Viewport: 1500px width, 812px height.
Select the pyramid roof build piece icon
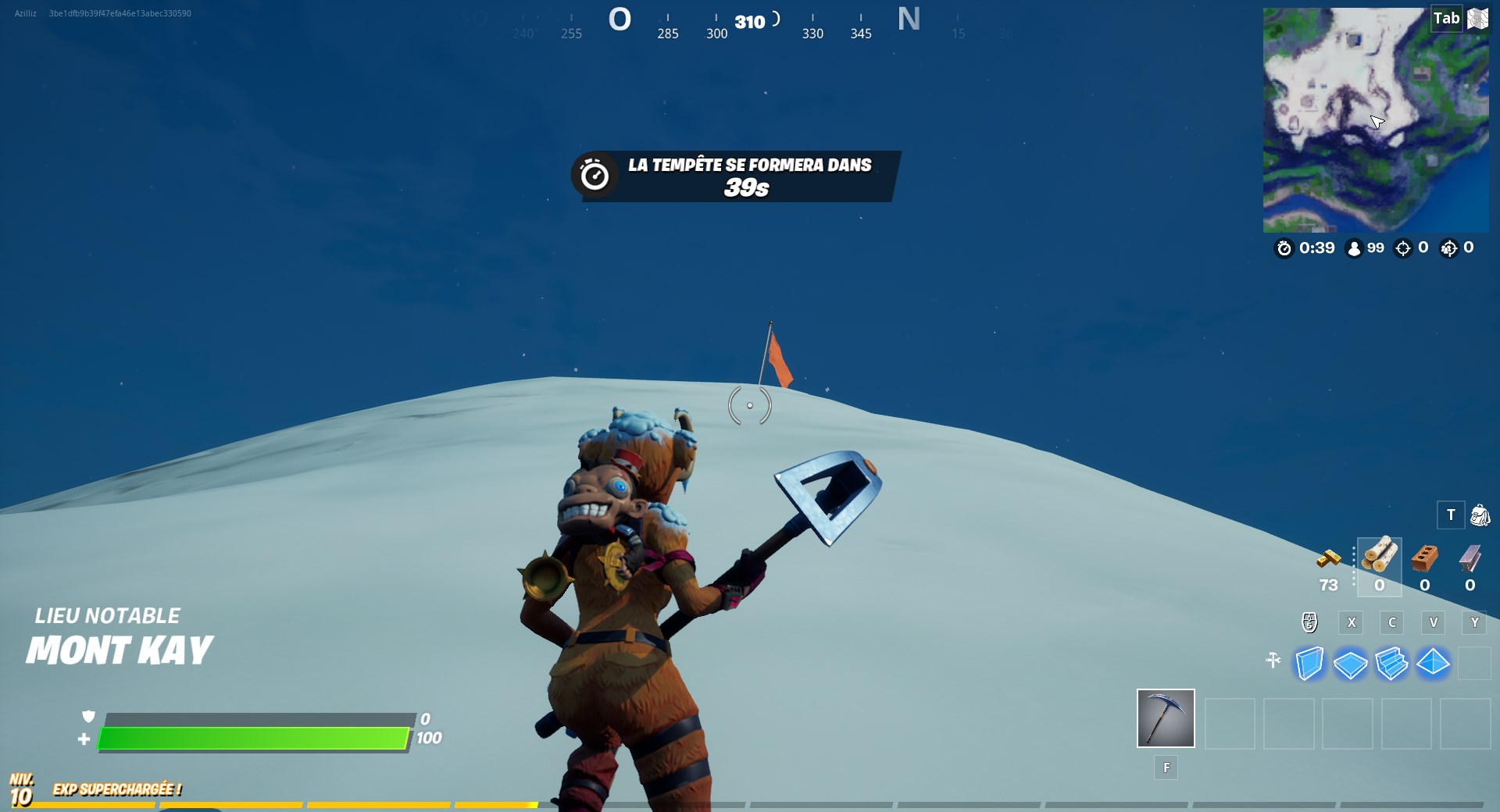click(1434, 662)
